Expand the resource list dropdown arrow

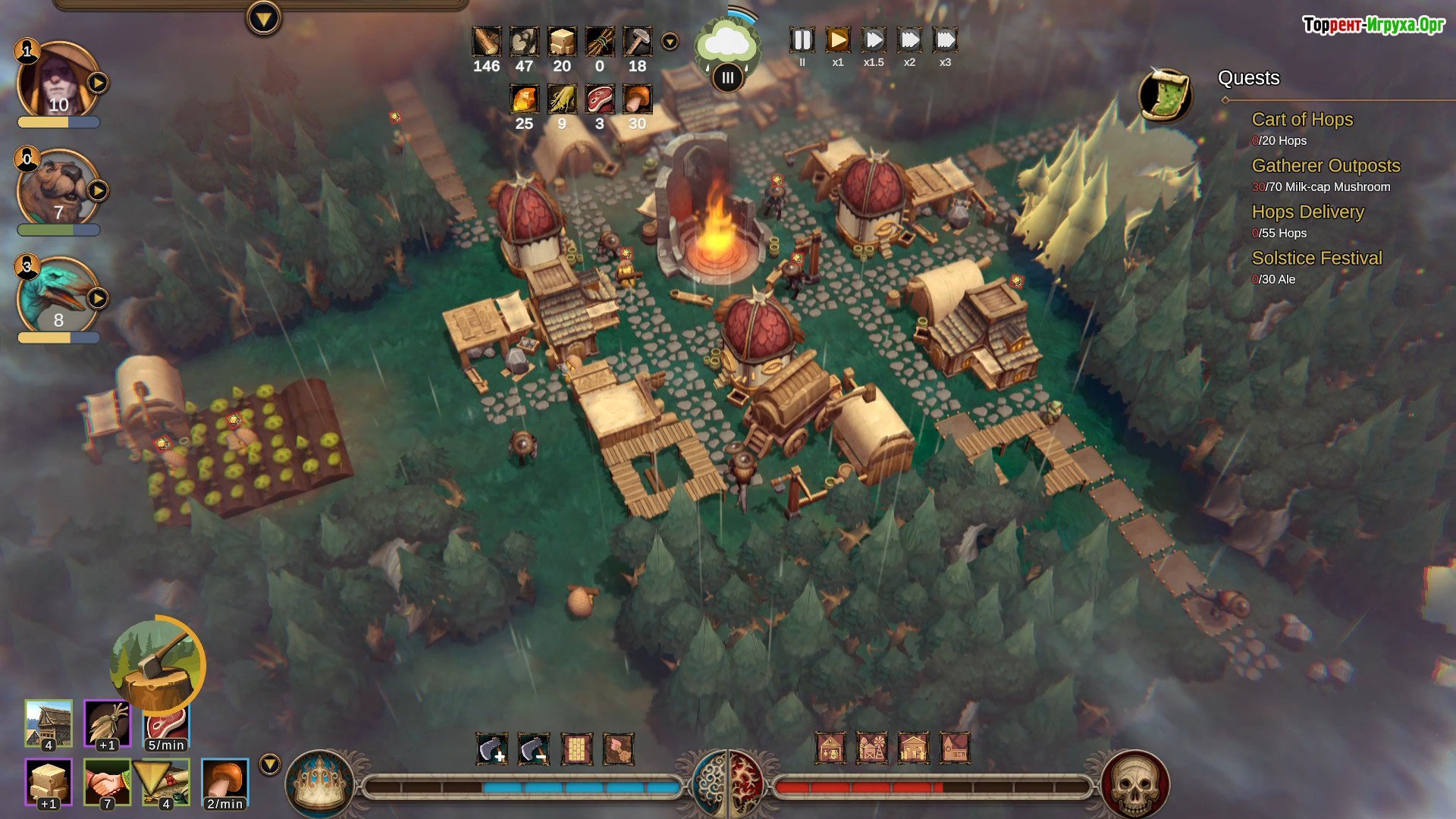pos(670,42)
